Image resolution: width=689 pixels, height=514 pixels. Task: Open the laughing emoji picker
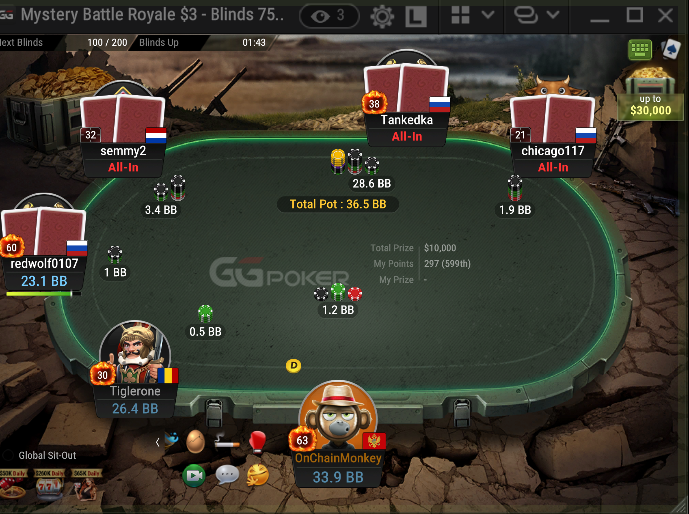[257, 474]
